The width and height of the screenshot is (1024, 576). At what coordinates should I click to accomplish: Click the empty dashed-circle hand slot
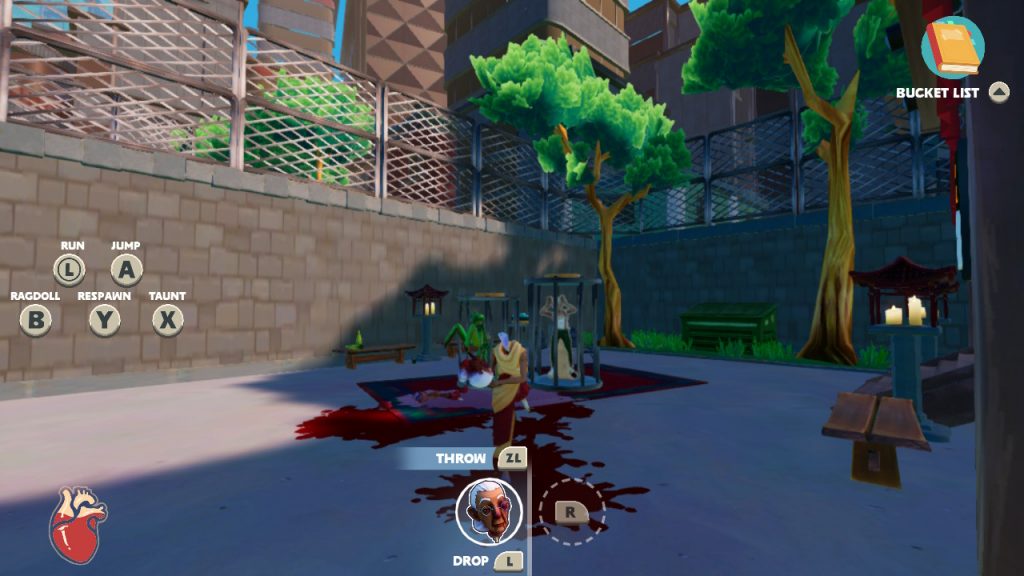572,511
